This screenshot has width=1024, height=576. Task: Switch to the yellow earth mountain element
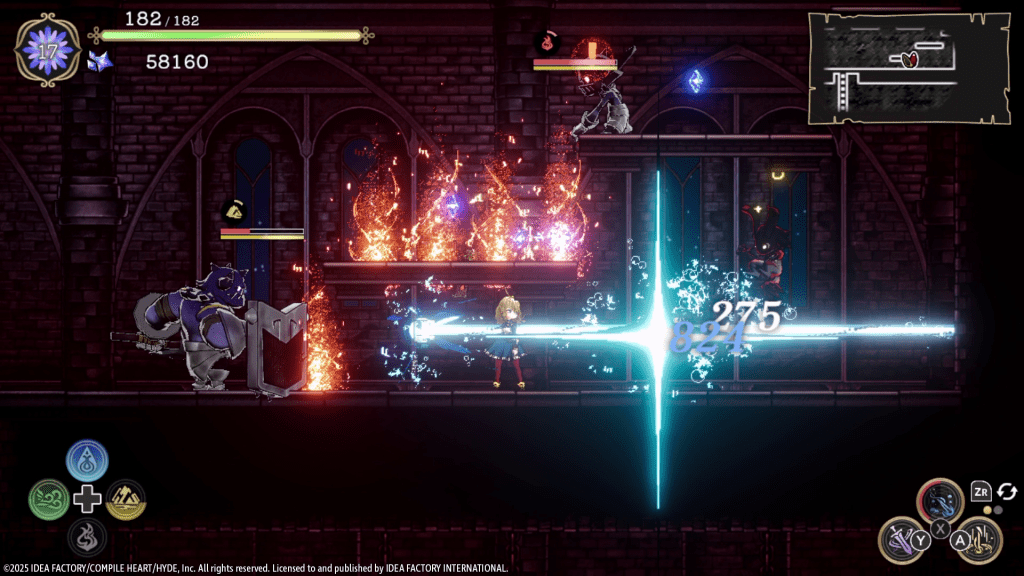point(125,498)
